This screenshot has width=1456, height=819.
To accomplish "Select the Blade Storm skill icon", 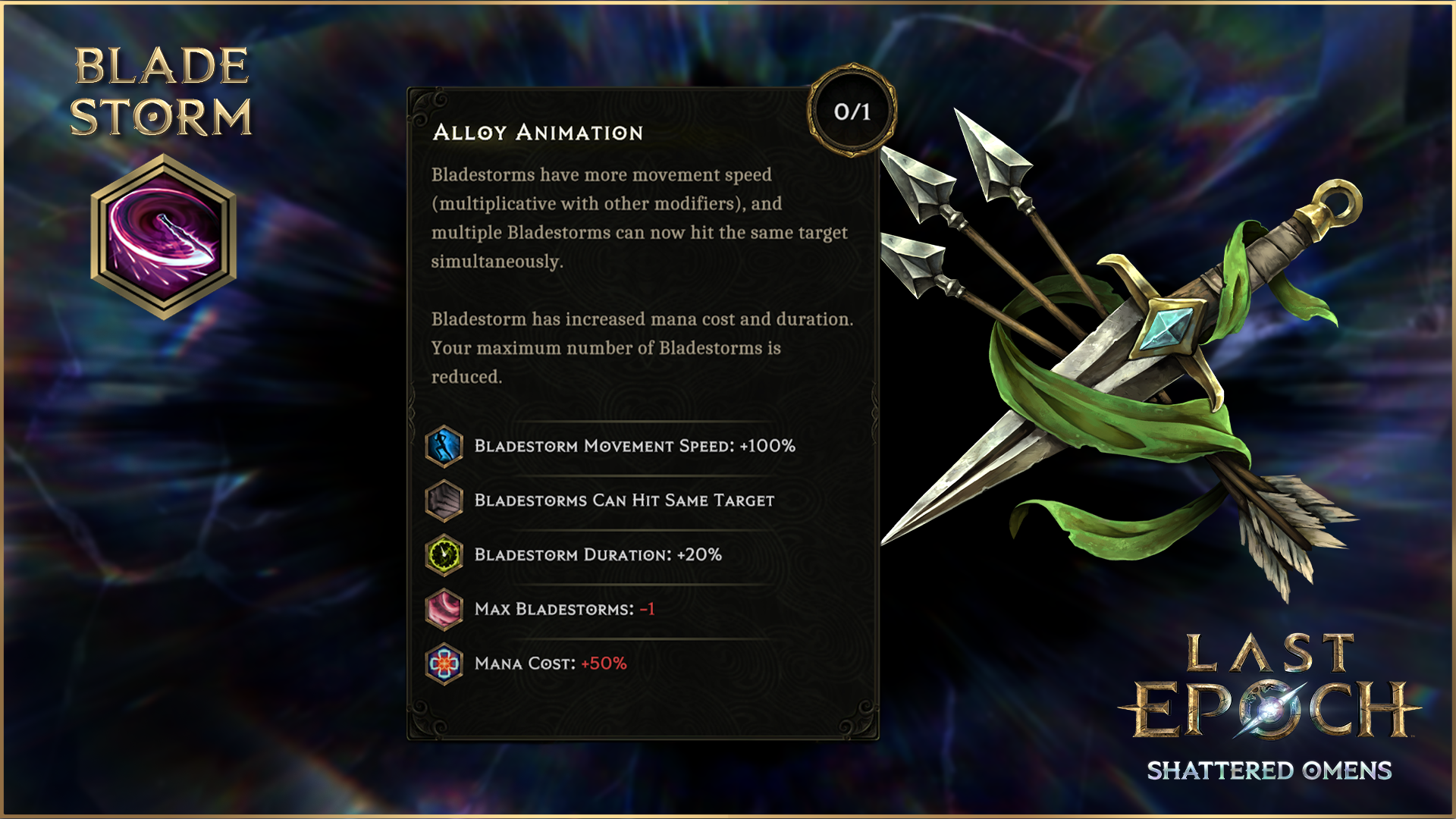I will (x=163, y=237).
